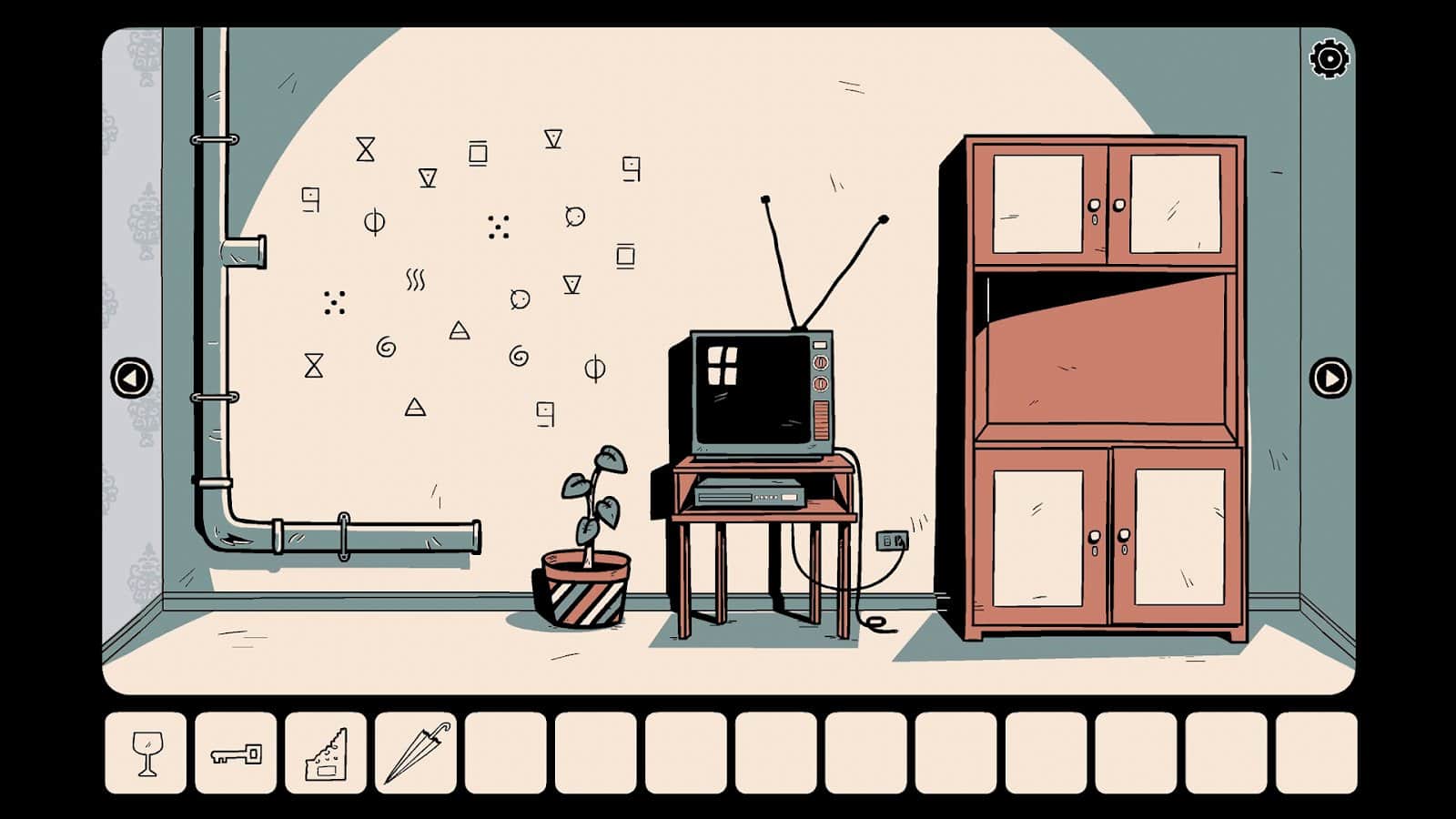Navigate left with the left arrow
The height and width of the screenshot is (819, 1456).
pos(132,376)
